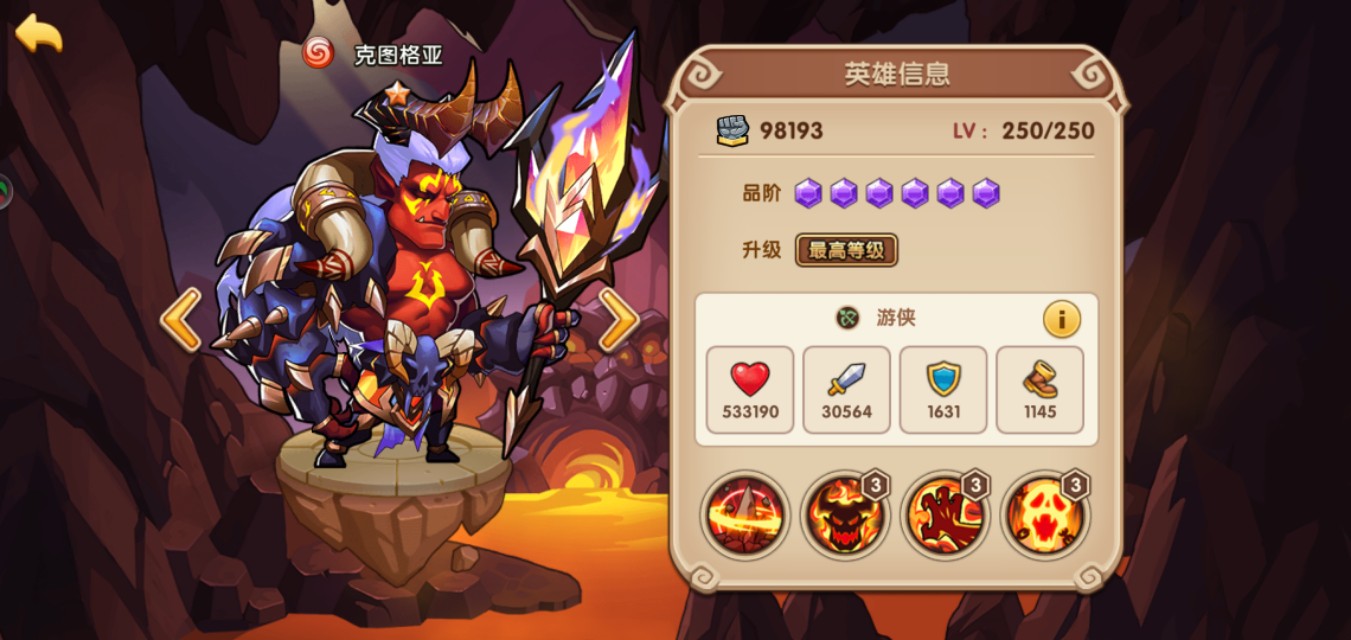
Task: Select the blue shield armor stat
Action: point(943,390)
